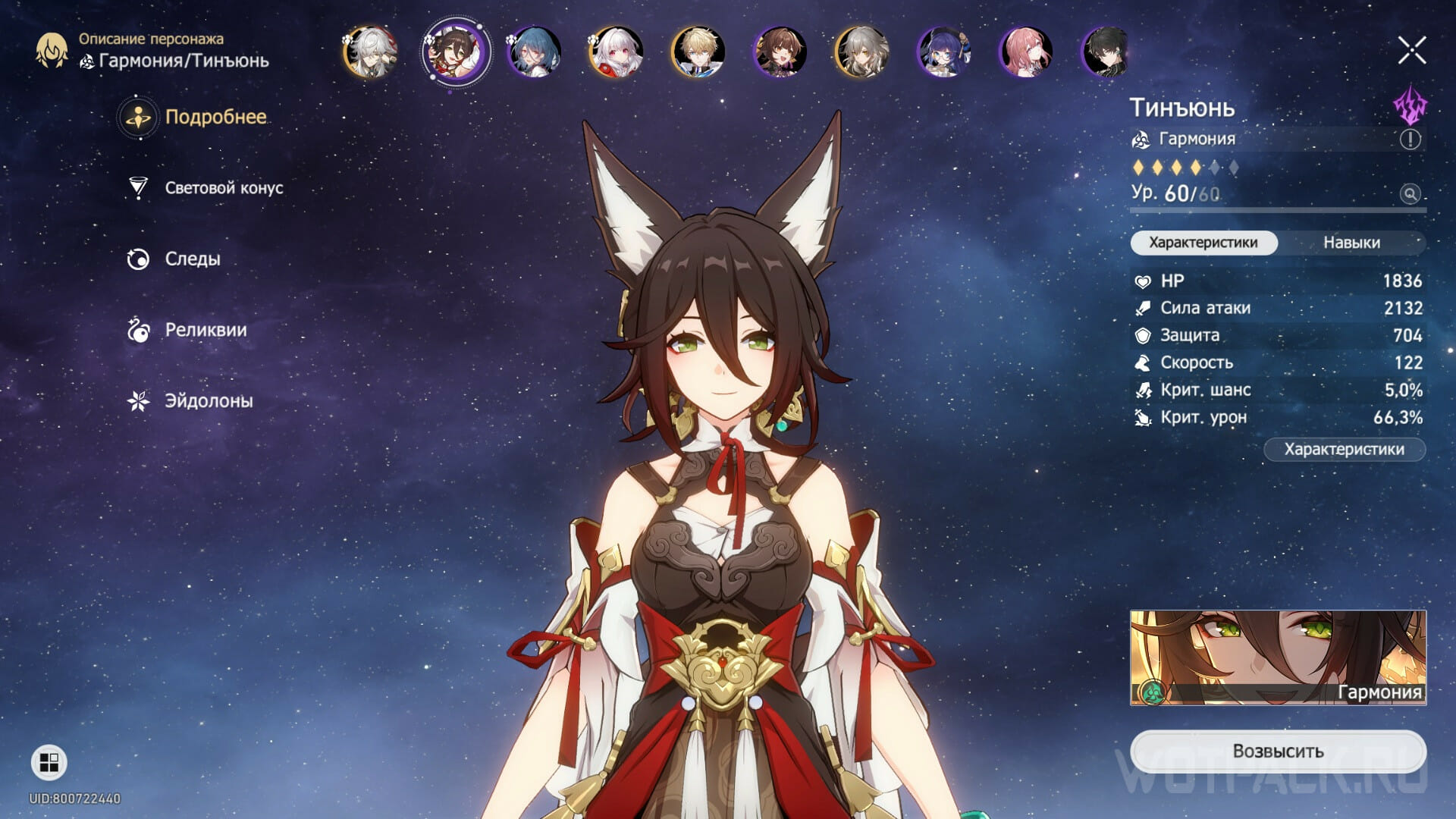Open the Световой конус menu
Viewport: 1456px width, 819px height.
(x=223, y=188)
